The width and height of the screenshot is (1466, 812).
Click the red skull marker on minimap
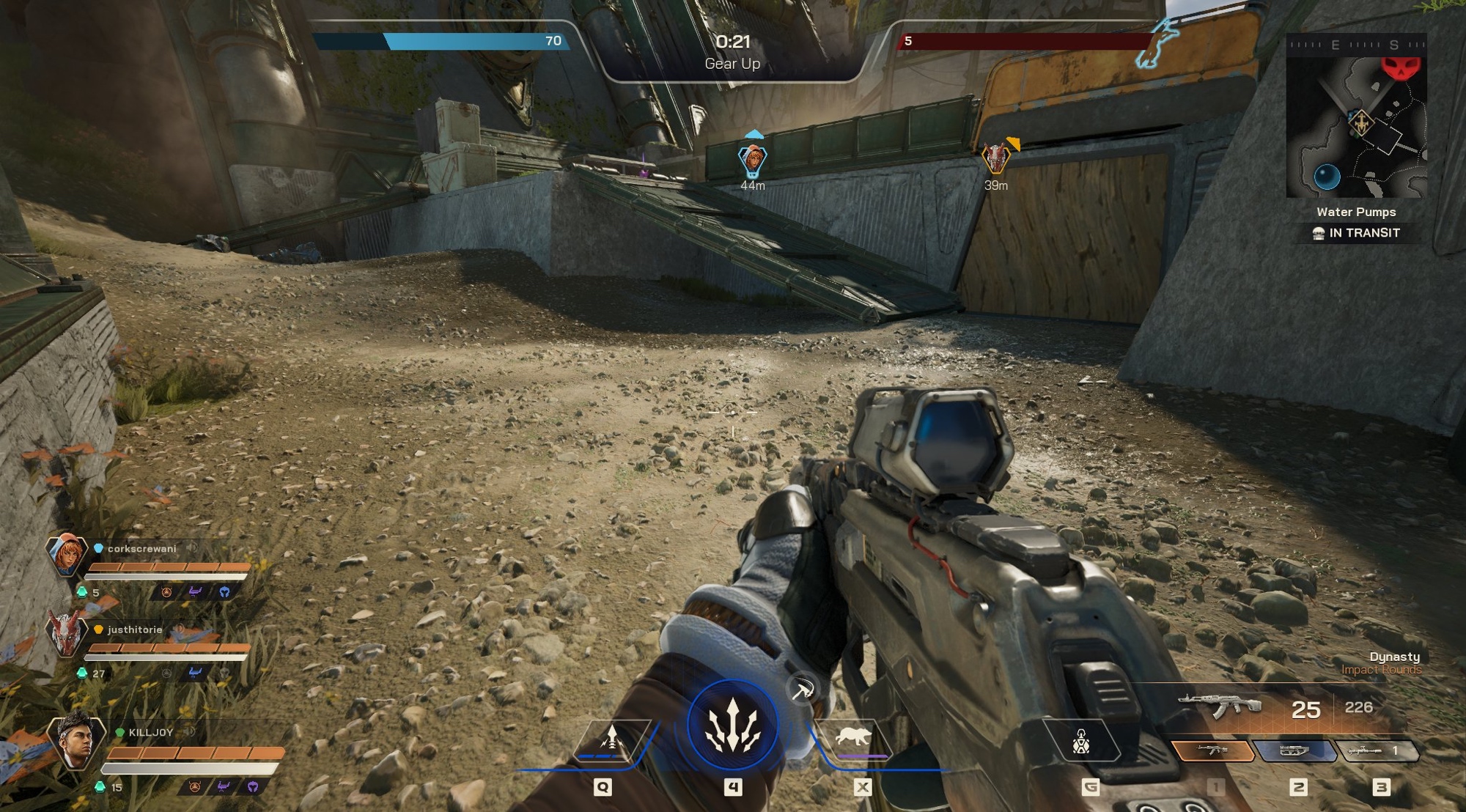coord(1401,67)
